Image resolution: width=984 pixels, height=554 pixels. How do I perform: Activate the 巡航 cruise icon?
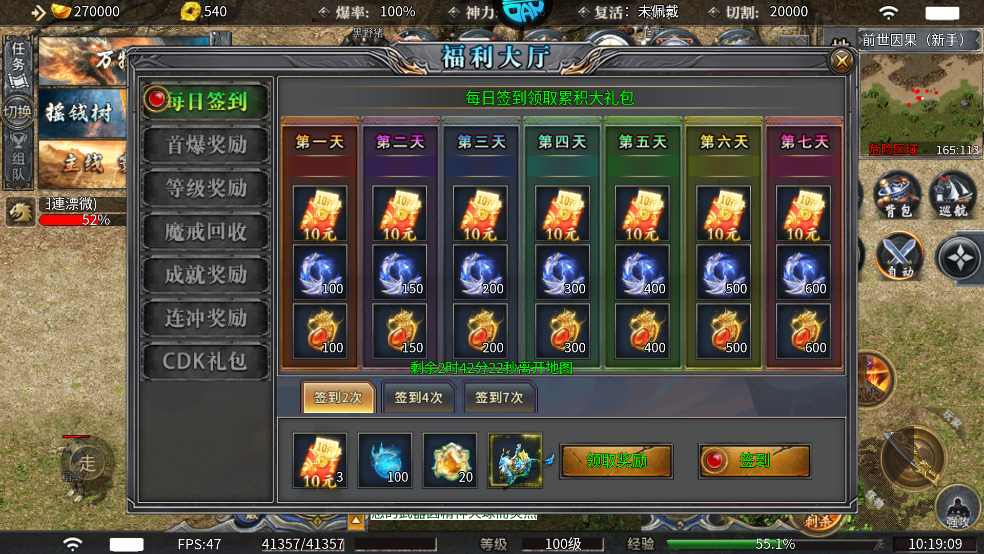click(953, 193)
